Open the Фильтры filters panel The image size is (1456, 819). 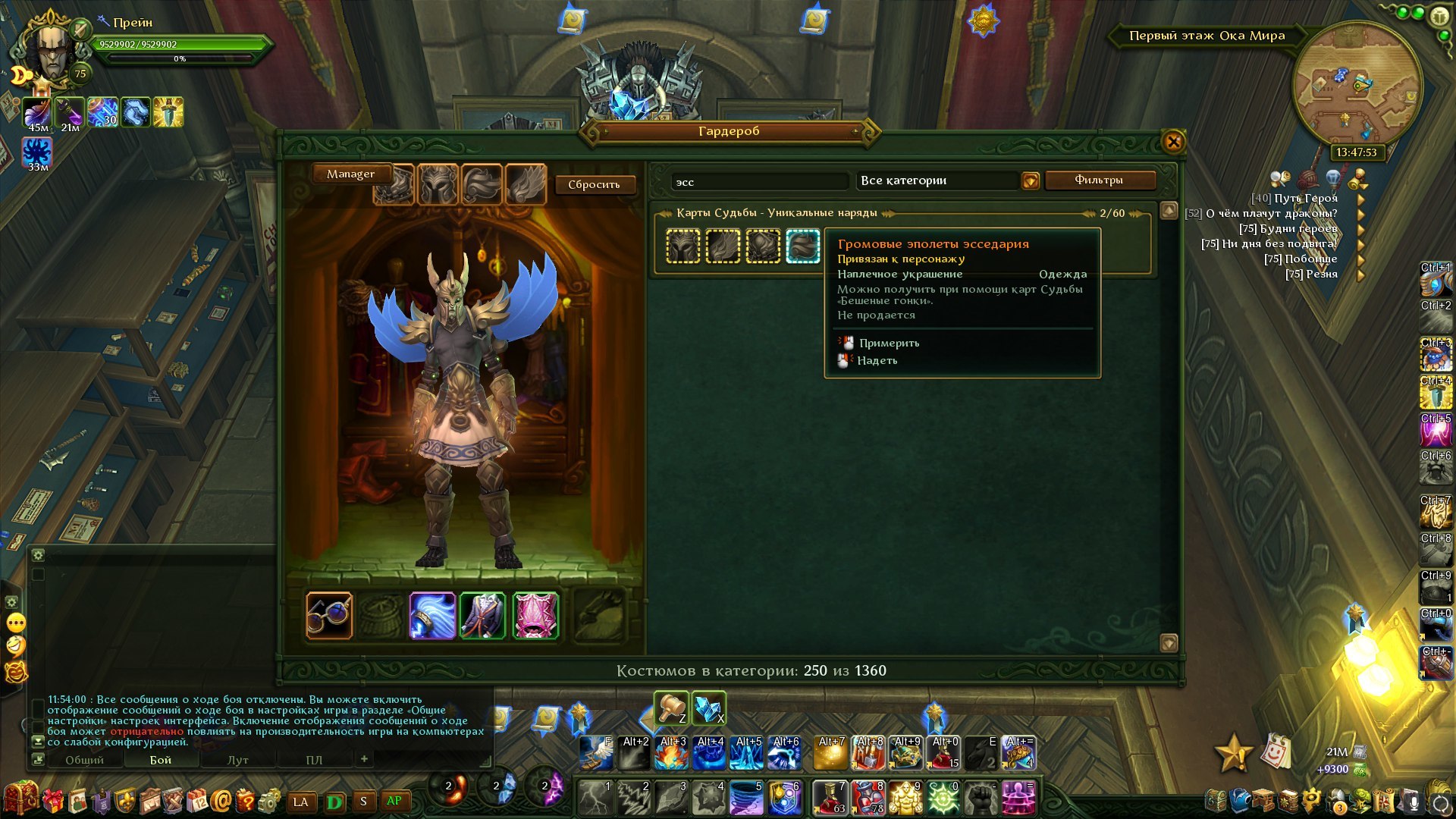pyautogui.click(x=1099, y=180)
